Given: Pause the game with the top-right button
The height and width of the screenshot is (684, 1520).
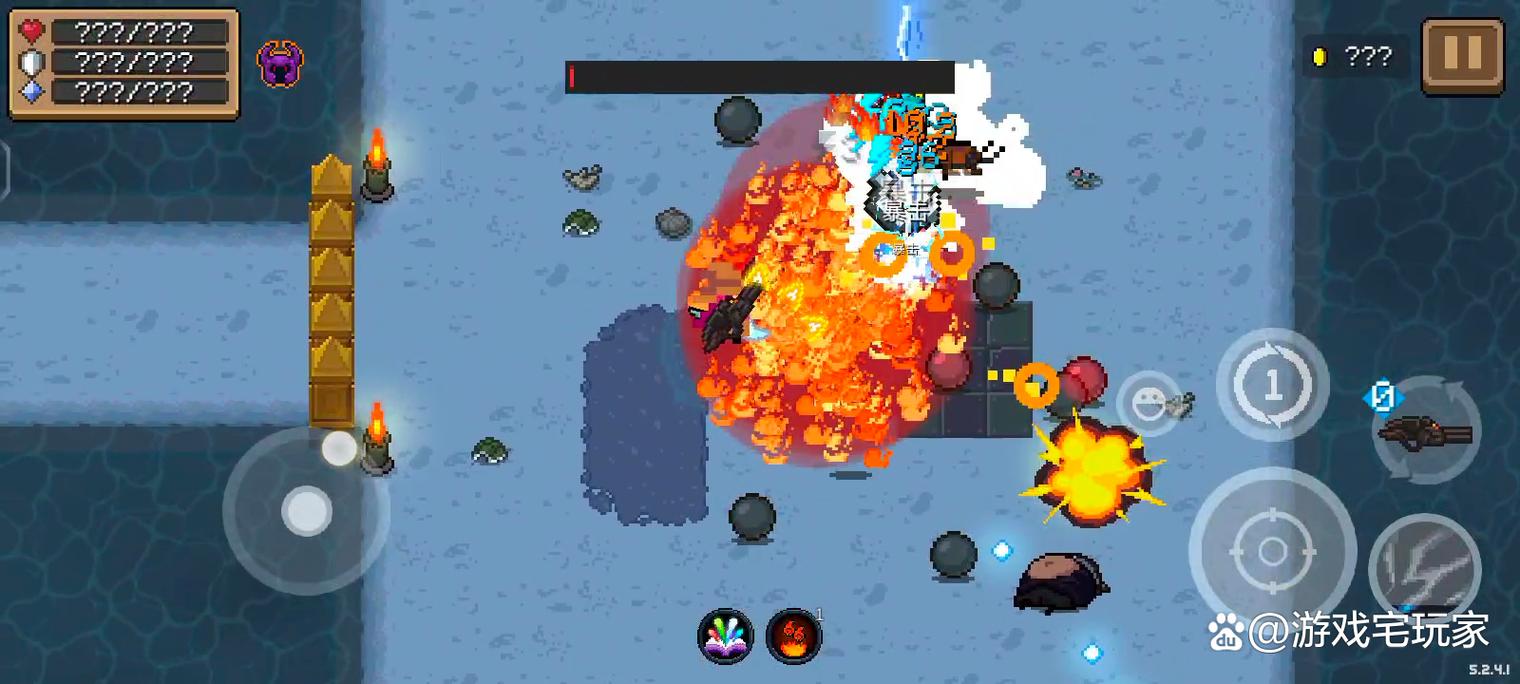Looking at the screenshot, I should coord(1462,56).
